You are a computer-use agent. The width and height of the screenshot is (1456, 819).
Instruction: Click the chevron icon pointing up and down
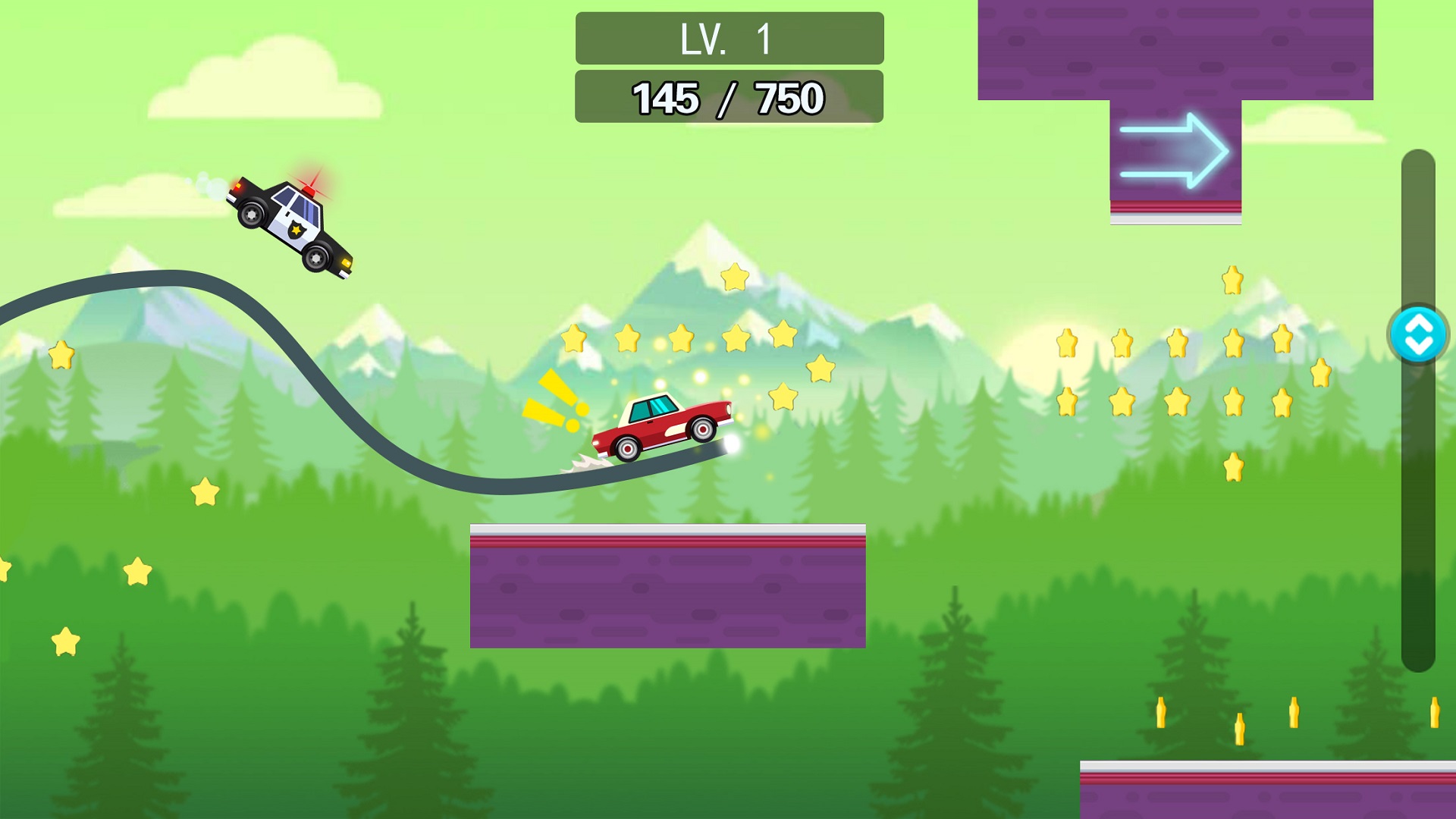coord(1420,334)
